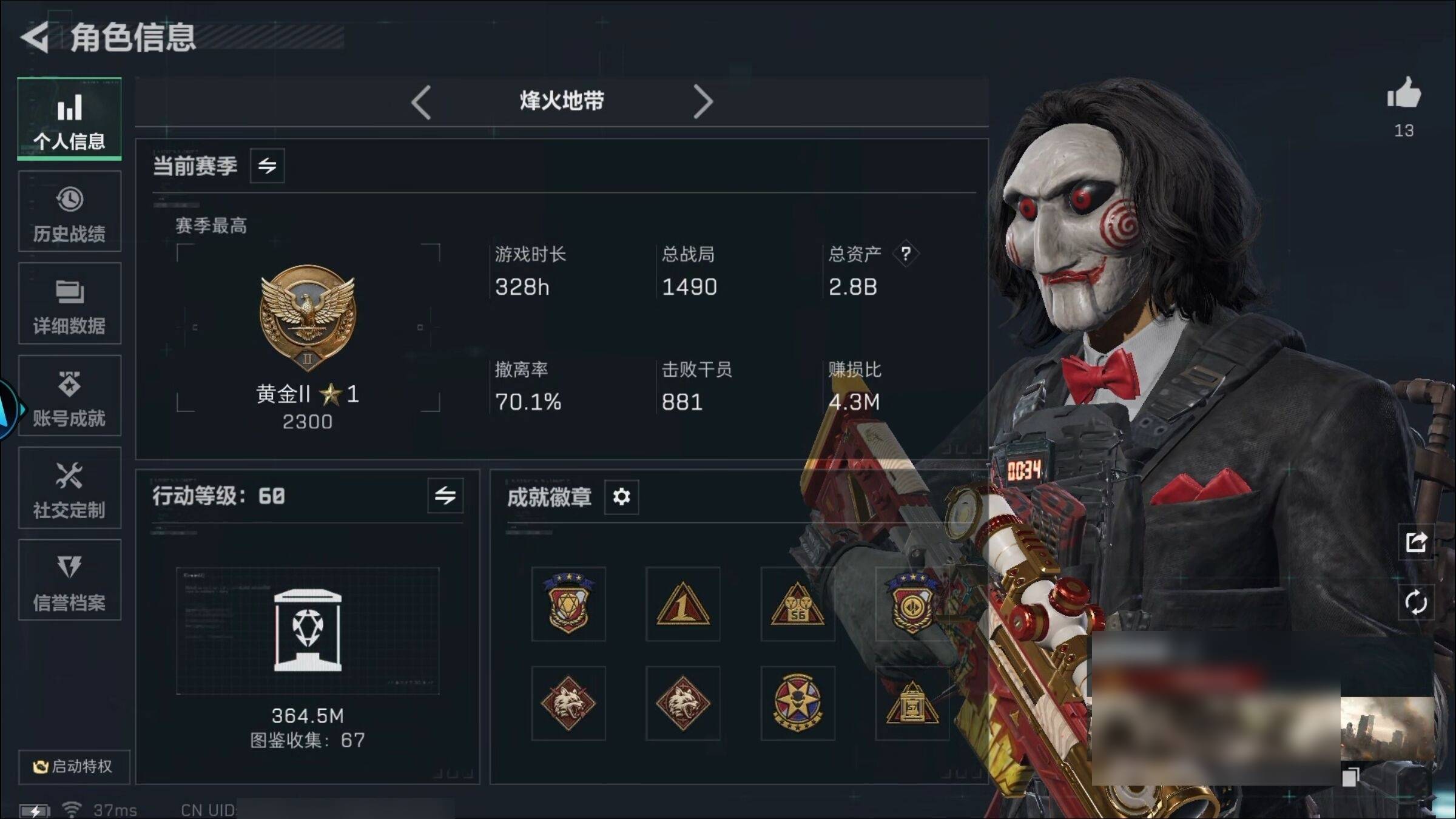Toggle the 当前赛季 season swap button
1456x819 pixels.
[267, 166]
